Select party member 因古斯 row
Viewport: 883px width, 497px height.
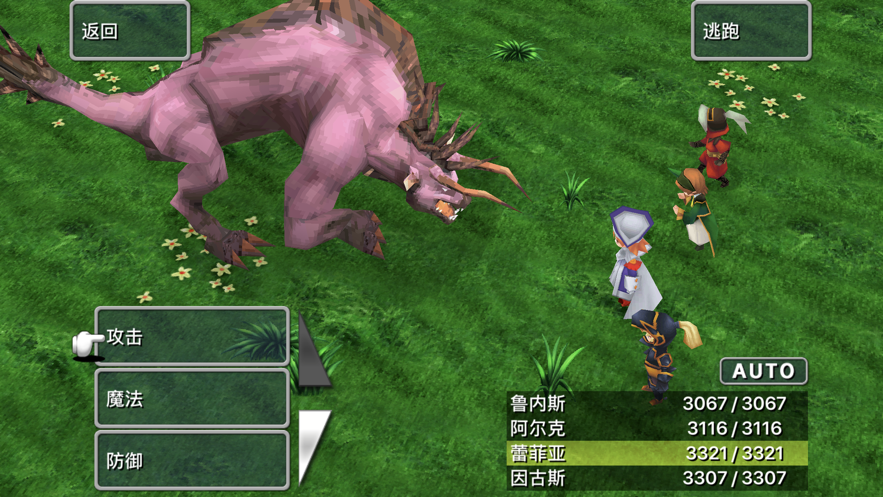pos(657,478)
